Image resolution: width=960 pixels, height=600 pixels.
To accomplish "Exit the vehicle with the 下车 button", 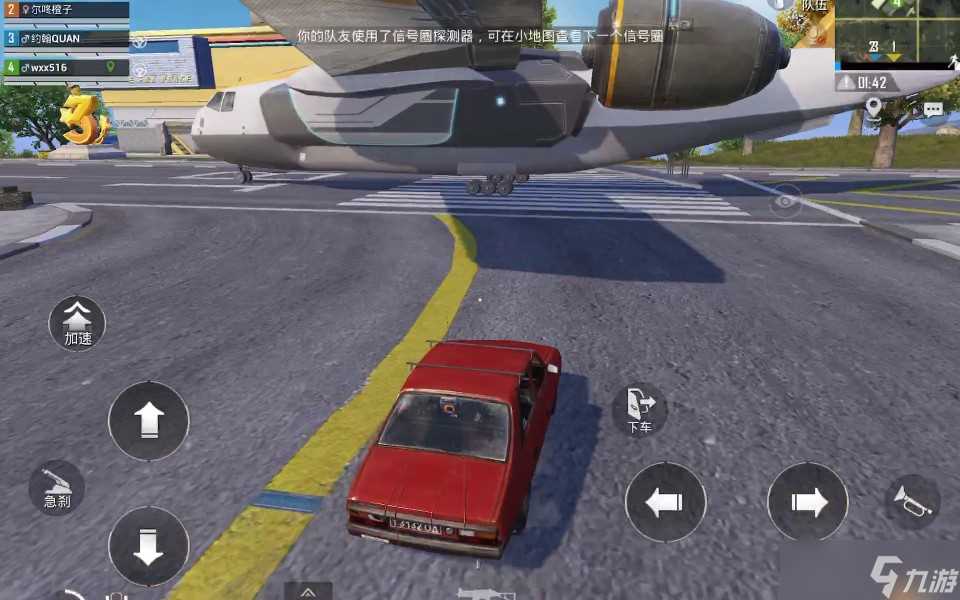I will click(639, 409).
